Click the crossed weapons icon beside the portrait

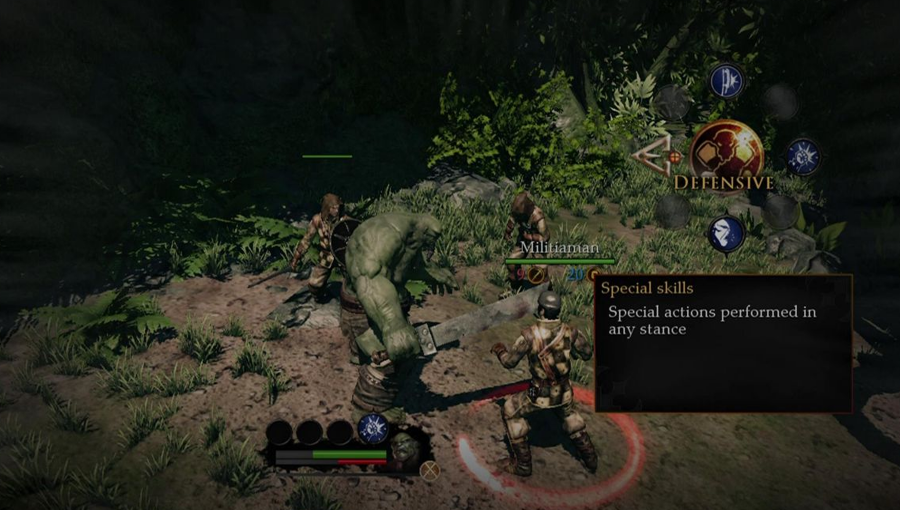point(431,470)
